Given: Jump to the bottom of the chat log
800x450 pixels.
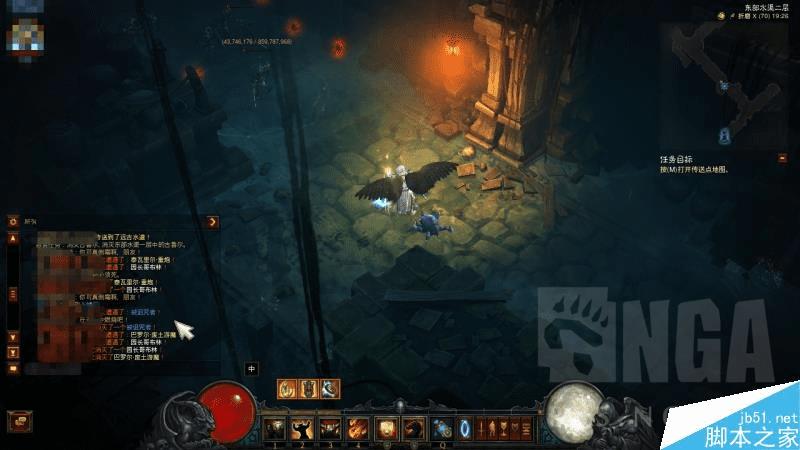Looking at the screenshot, I should 13,352.
